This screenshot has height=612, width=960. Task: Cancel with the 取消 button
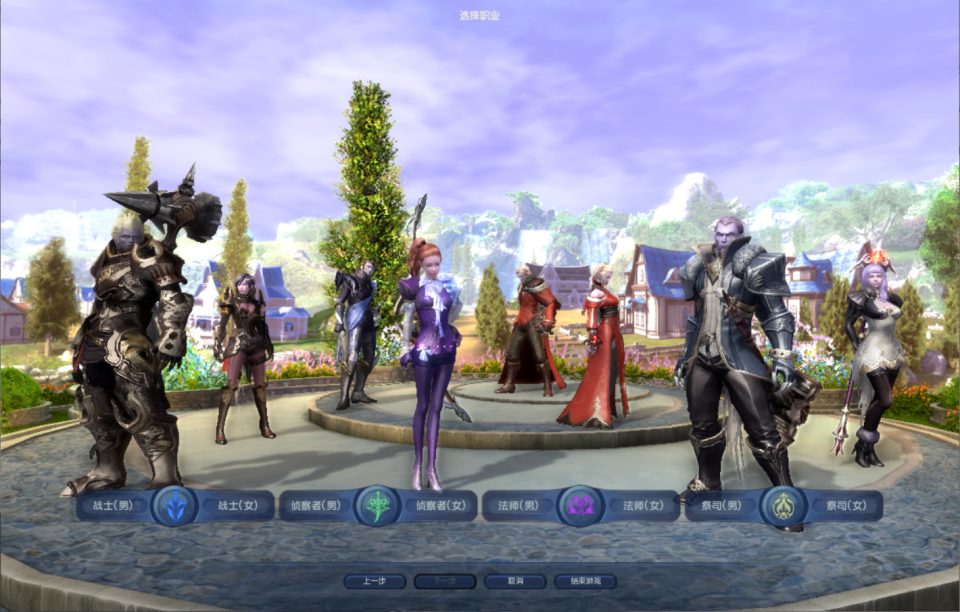pyautogui.click(x=515, y=581)
